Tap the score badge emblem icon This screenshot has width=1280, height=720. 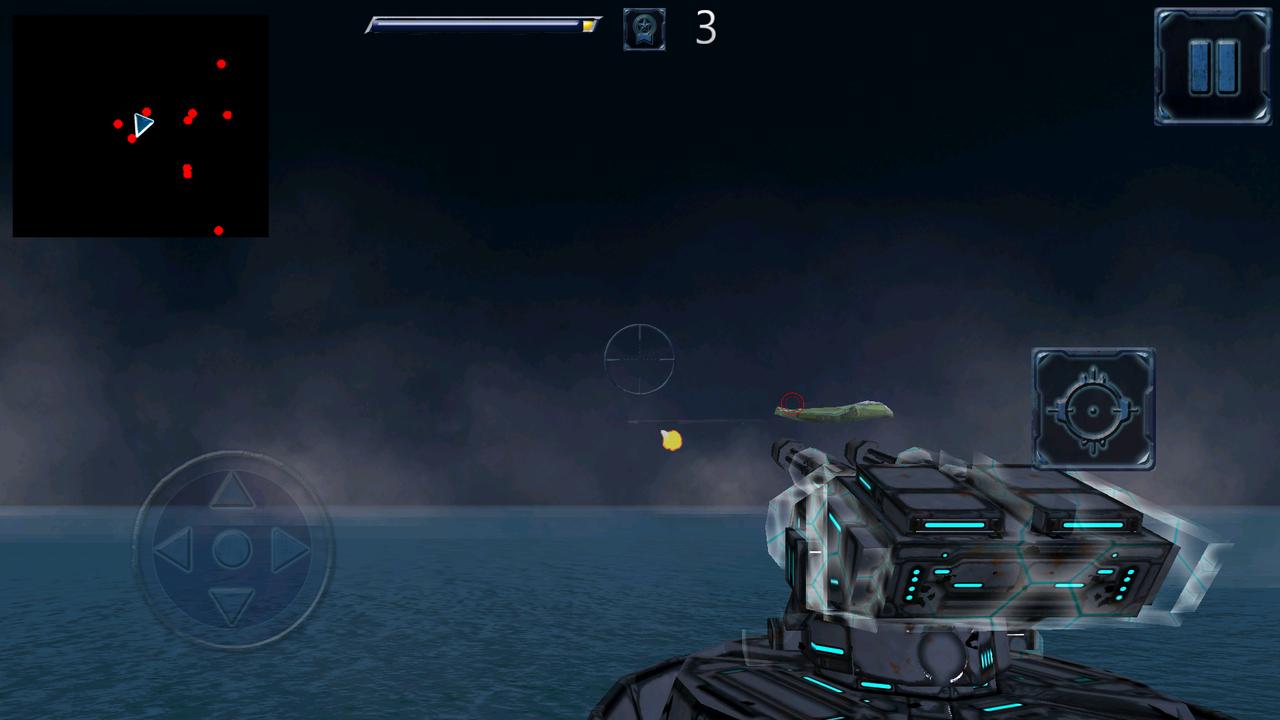click(x=645, y=28)
